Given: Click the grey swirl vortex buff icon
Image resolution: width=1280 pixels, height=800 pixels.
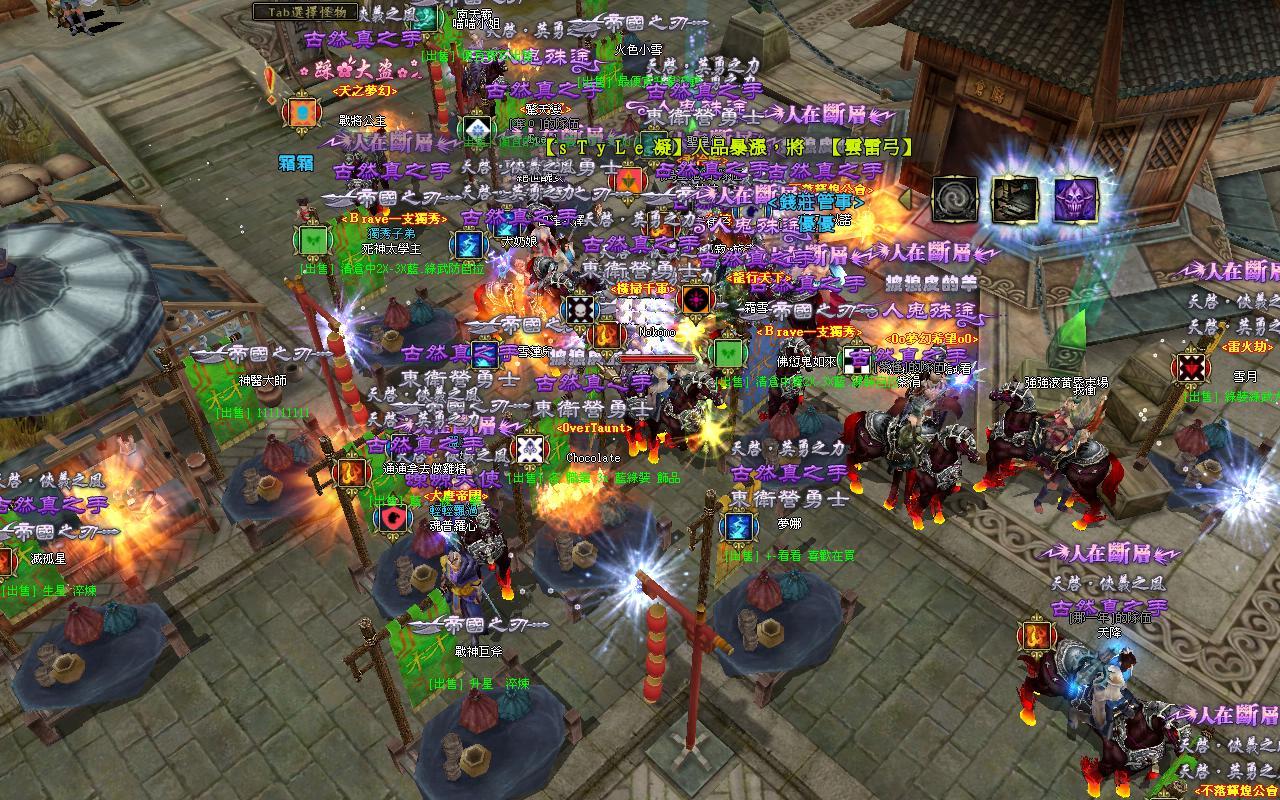Looking at the screenshot, I should click(x=954, y=200).
